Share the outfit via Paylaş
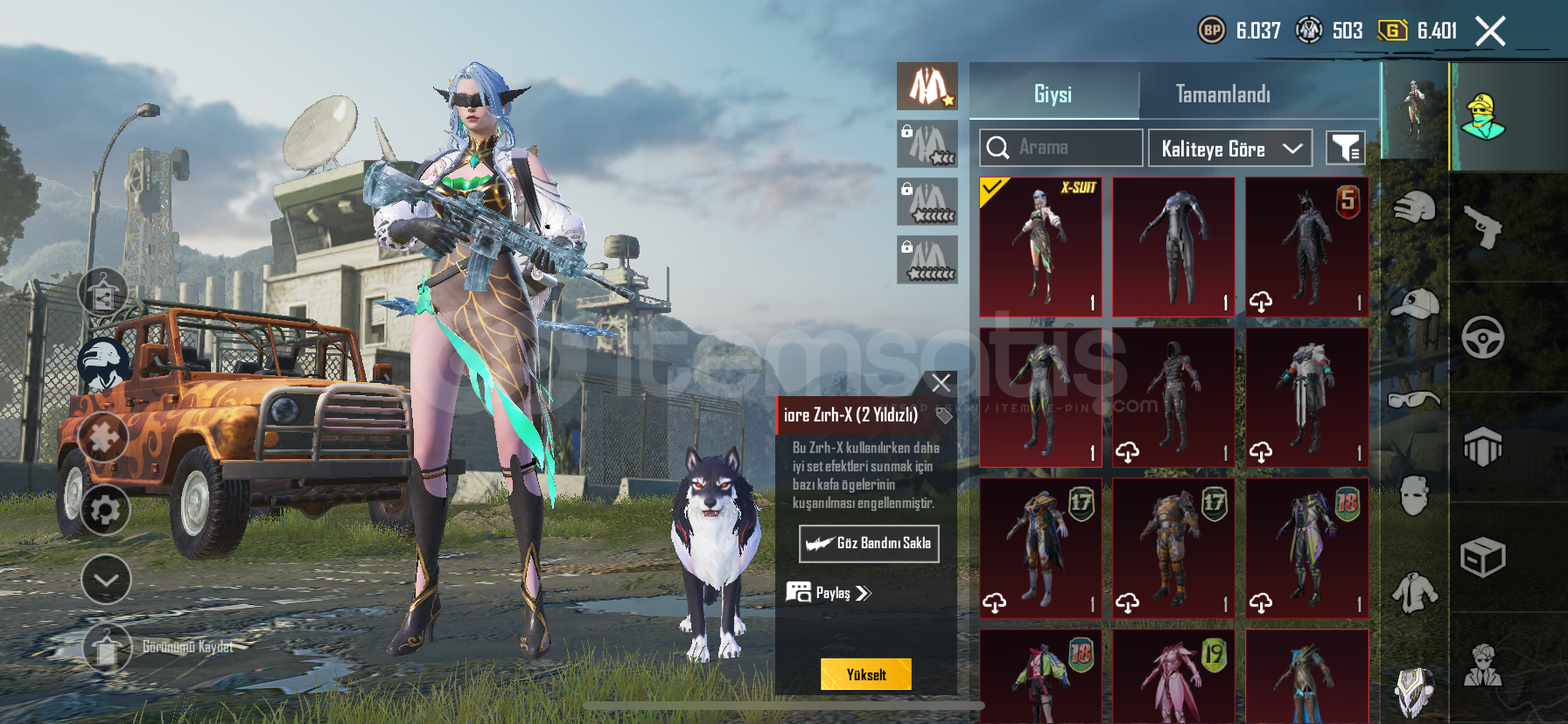1568x724 pixels. point(829,593)
